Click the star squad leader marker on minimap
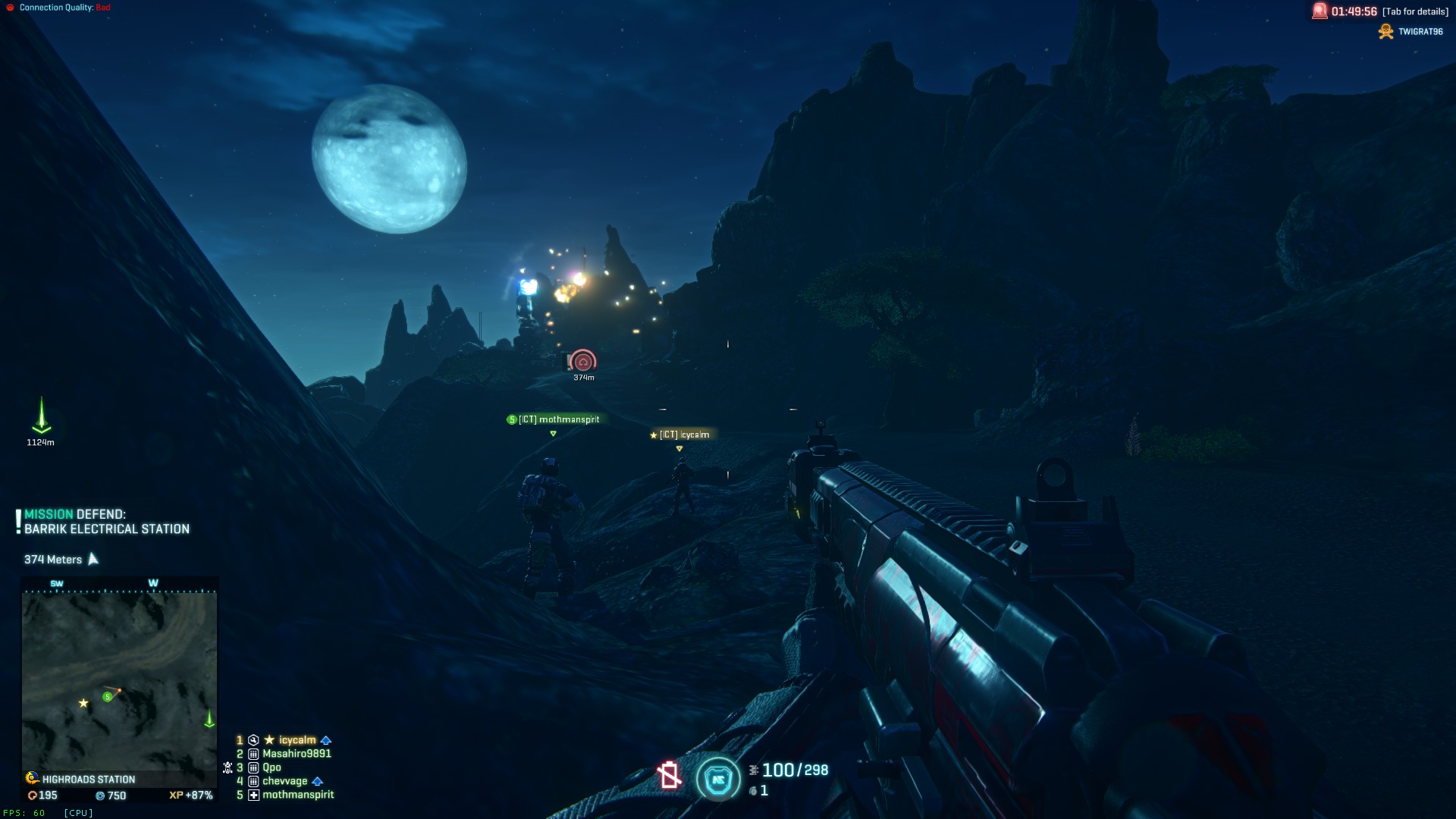1456x819 pixels. pos(83,703)
